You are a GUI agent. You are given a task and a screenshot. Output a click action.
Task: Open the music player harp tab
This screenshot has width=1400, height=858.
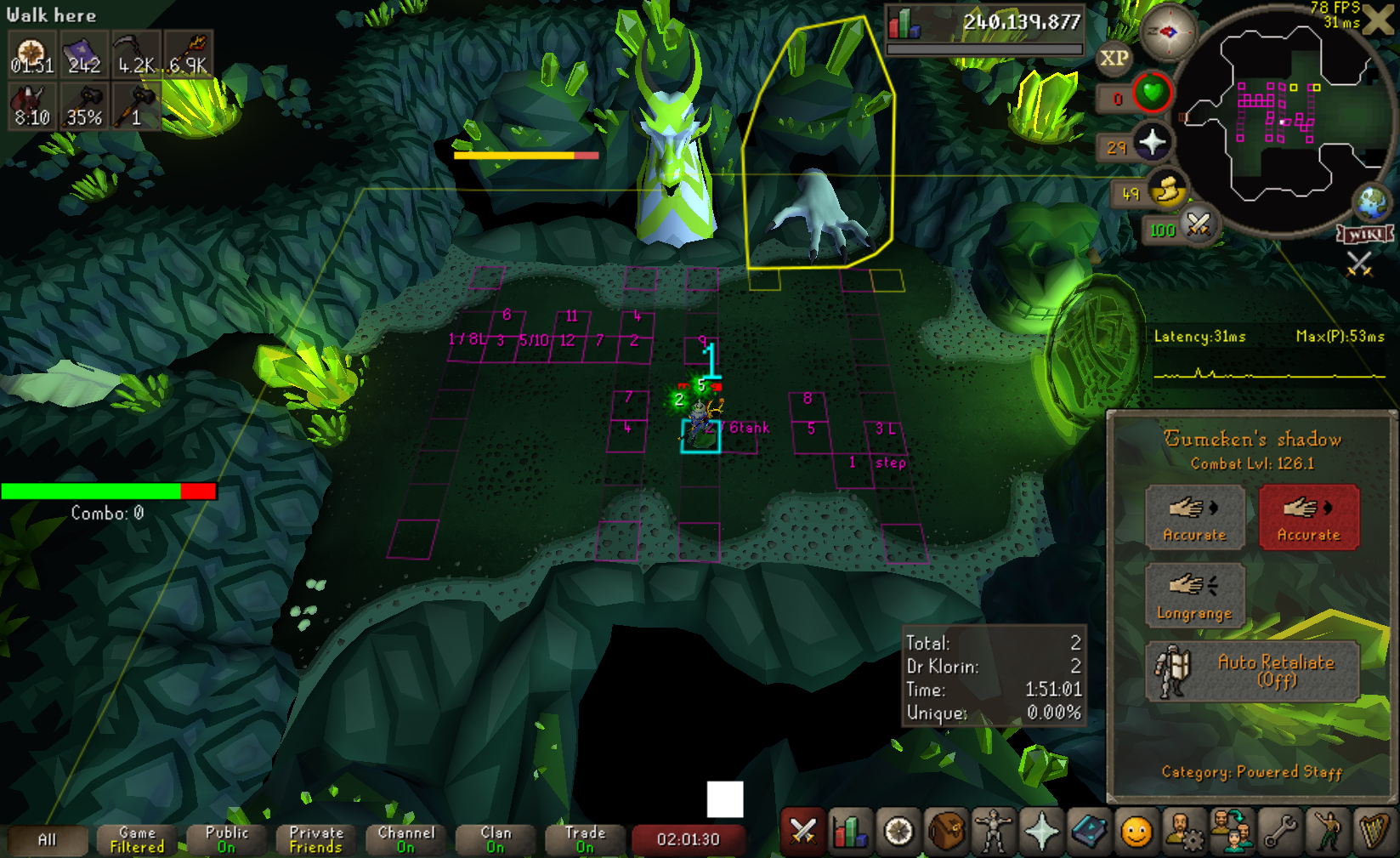1374,831
